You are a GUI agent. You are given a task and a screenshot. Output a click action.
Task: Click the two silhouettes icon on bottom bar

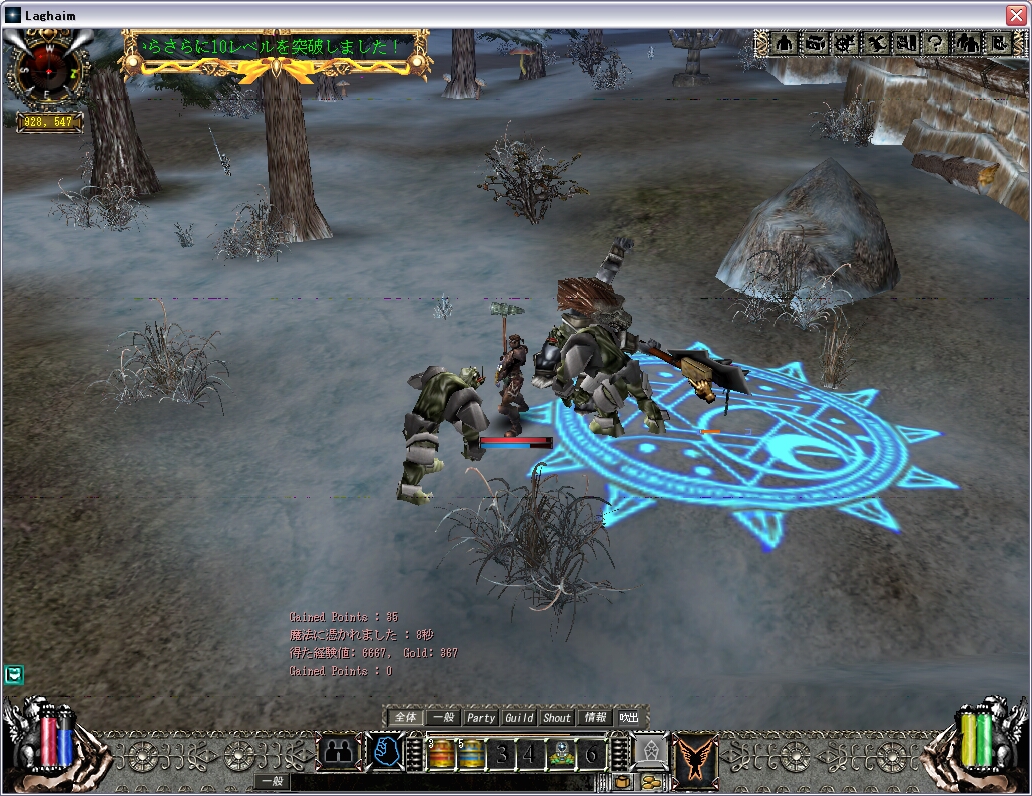click(340, 752)
